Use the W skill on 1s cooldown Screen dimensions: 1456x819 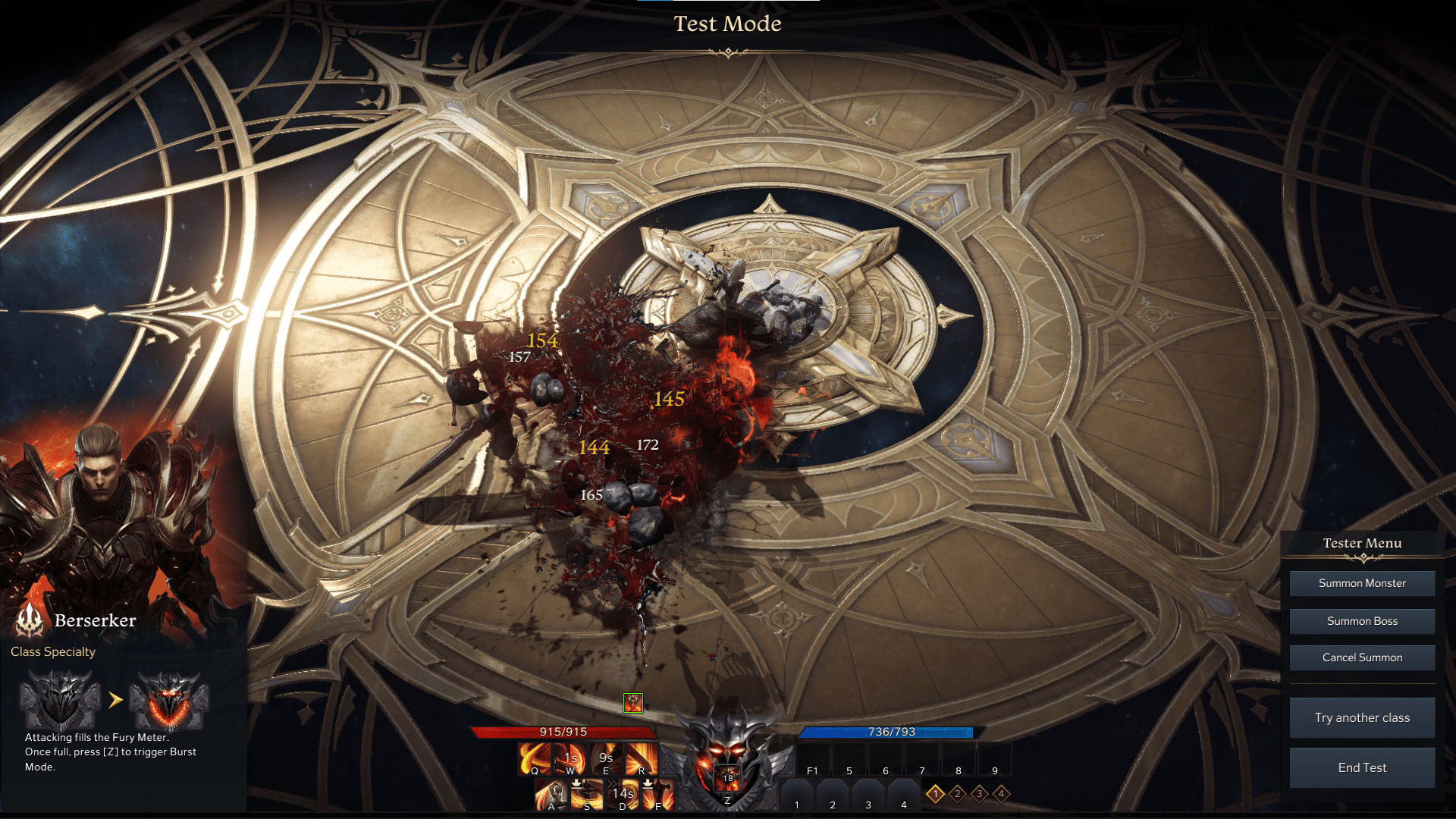[x=570, y=758]
